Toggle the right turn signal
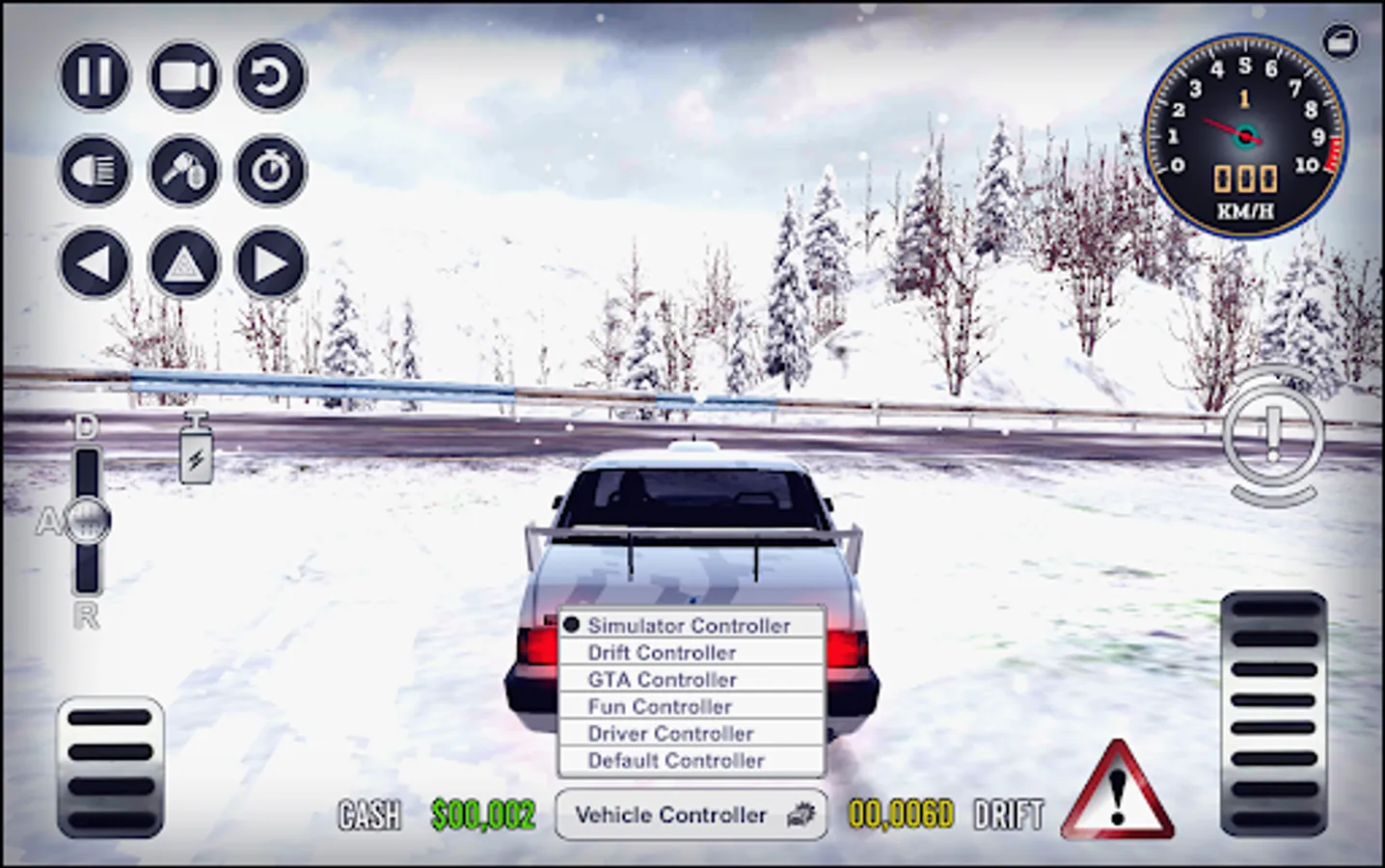This screenshot has height=868, width=1385. coord(271,261)
